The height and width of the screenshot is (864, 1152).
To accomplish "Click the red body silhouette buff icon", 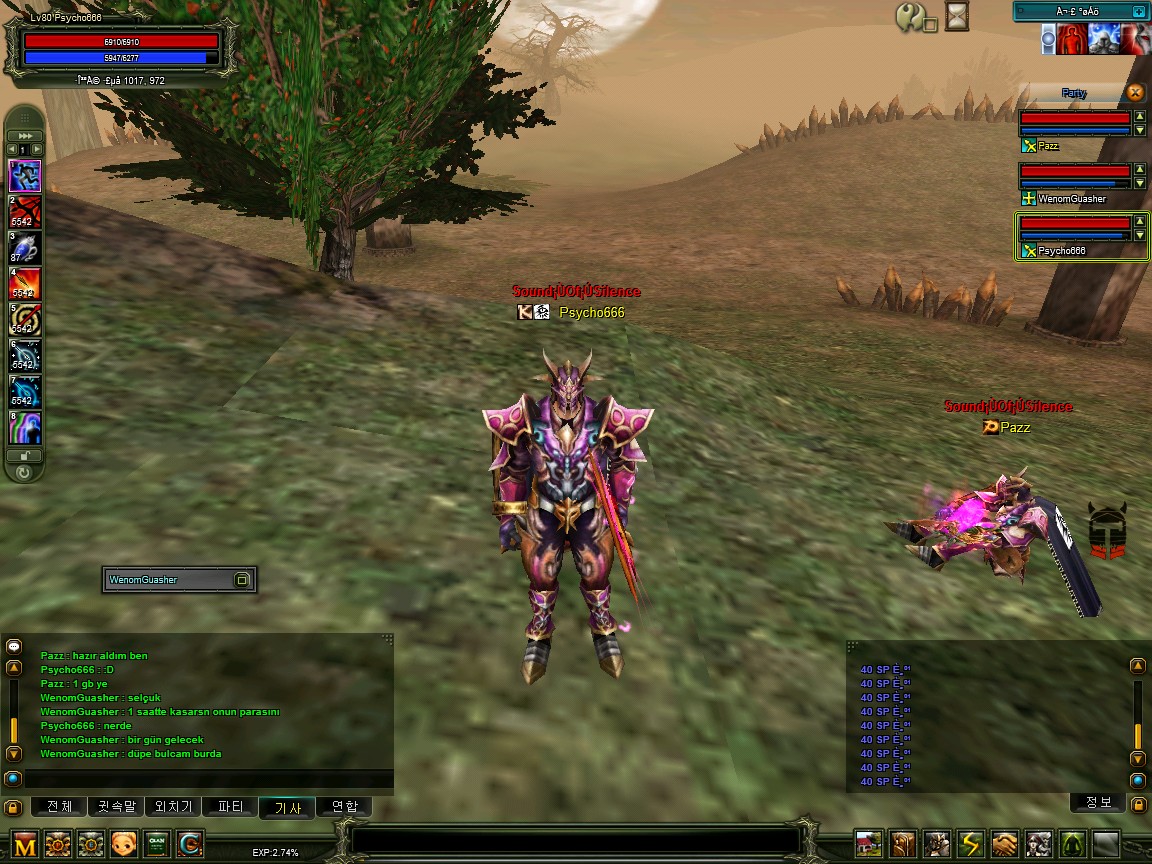I will [x=1073, y=39].
